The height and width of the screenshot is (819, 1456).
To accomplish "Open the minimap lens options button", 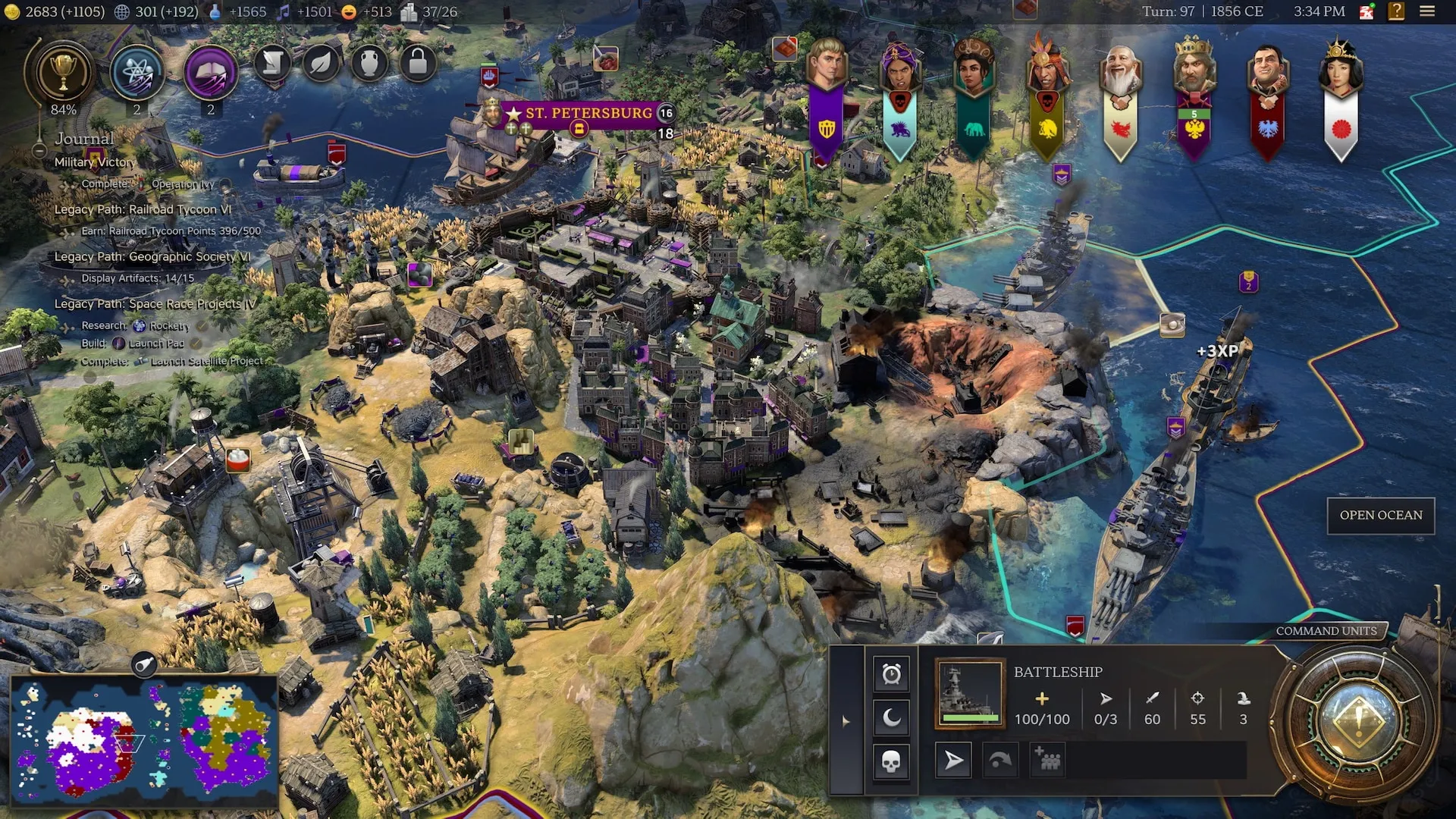I will pyautogui.click(x=143, y=665).
